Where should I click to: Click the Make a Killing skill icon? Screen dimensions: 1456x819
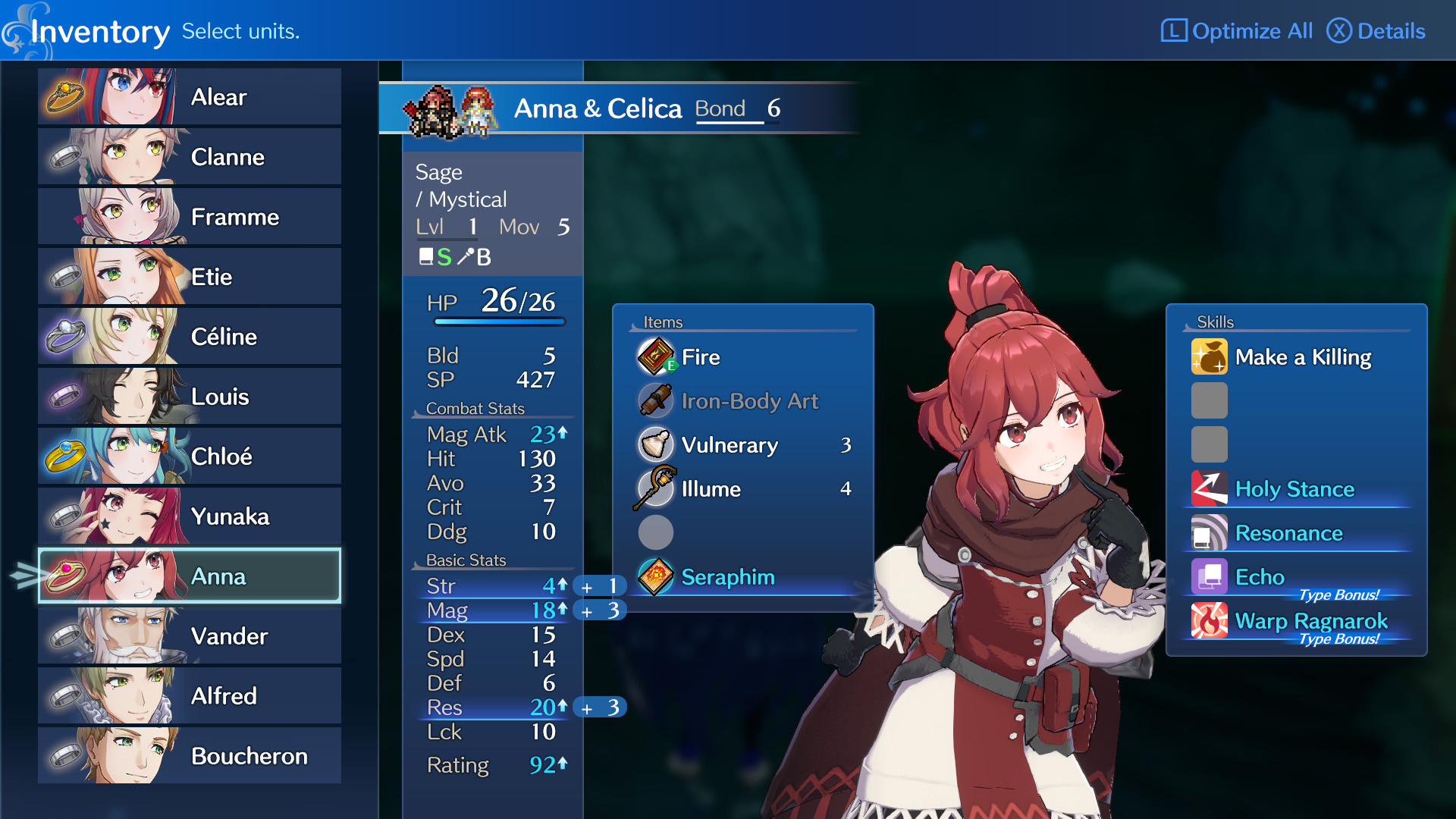pyautogui.click(x=1210, y=357)
